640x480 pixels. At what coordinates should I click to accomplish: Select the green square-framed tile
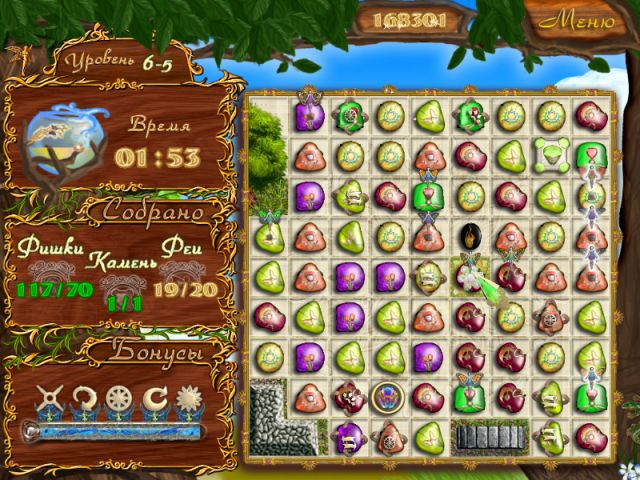click(x=548, y=153)
